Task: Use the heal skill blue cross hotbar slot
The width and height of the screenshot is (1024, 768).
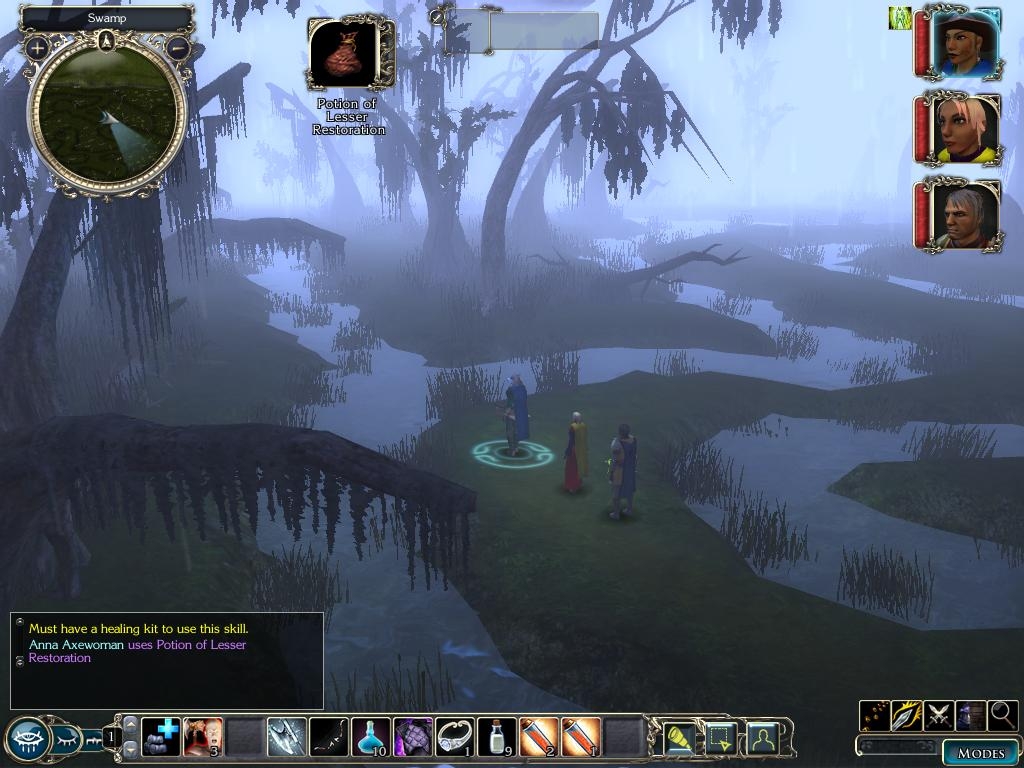Action: tap(161, 737)
